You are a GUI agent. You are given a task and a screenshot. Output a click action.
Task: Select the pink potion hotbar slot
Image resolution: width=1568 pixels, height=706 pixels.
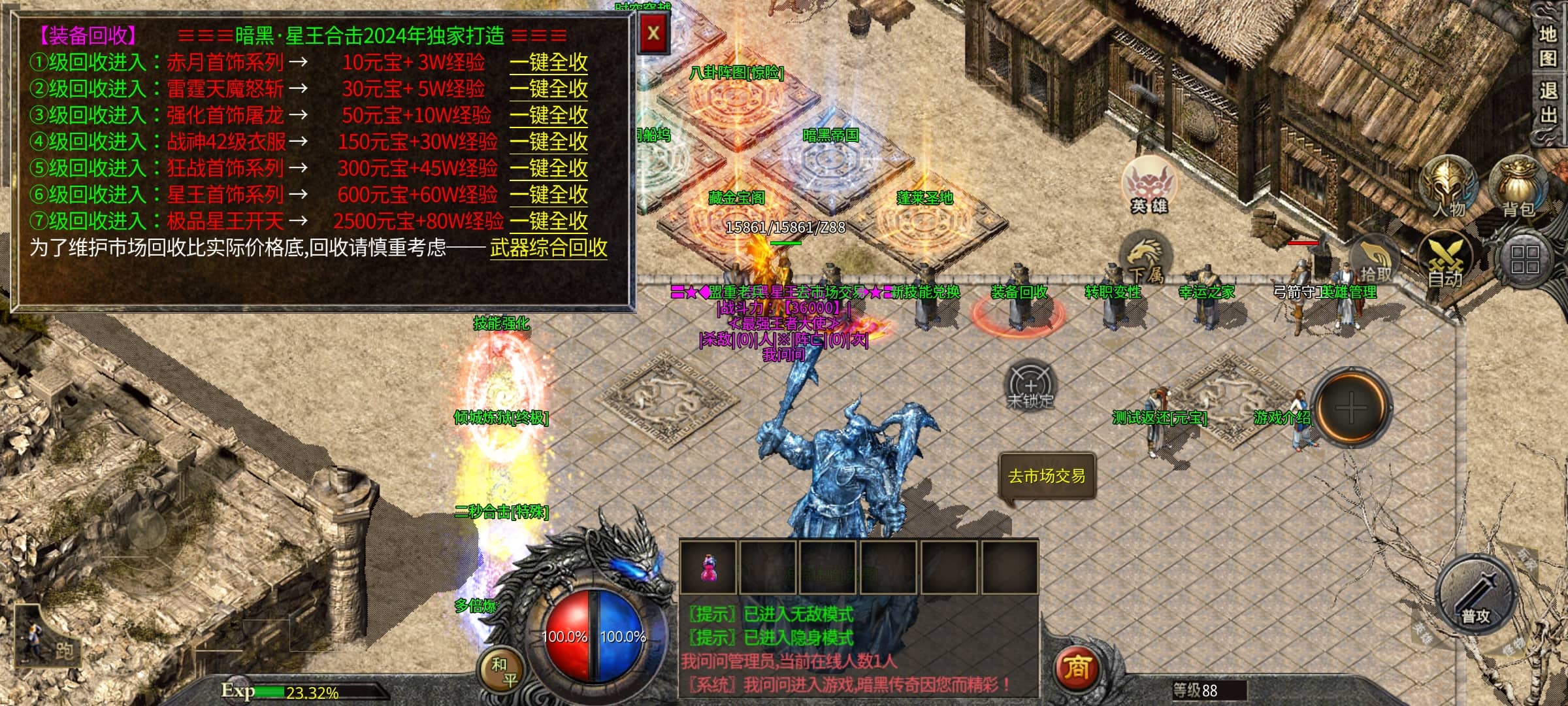coord(708,568)
